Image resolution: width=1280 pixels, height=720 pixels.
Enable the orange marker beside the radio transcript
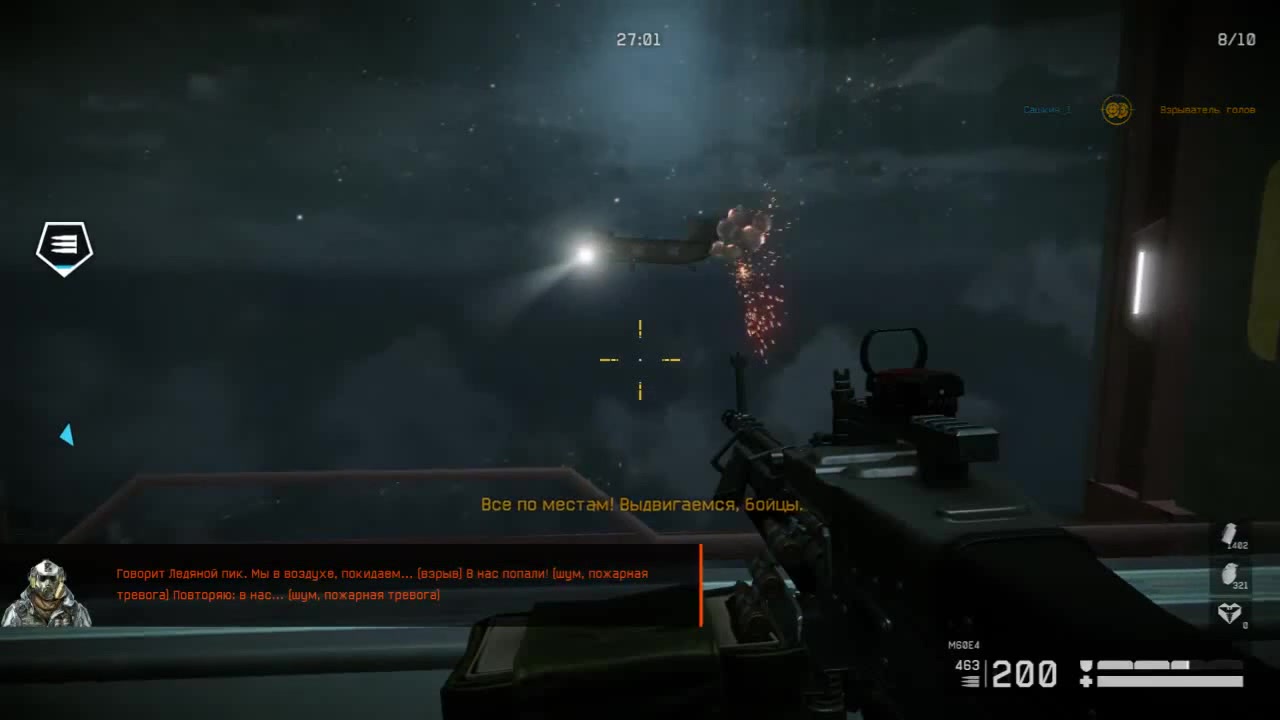(702, 582)
